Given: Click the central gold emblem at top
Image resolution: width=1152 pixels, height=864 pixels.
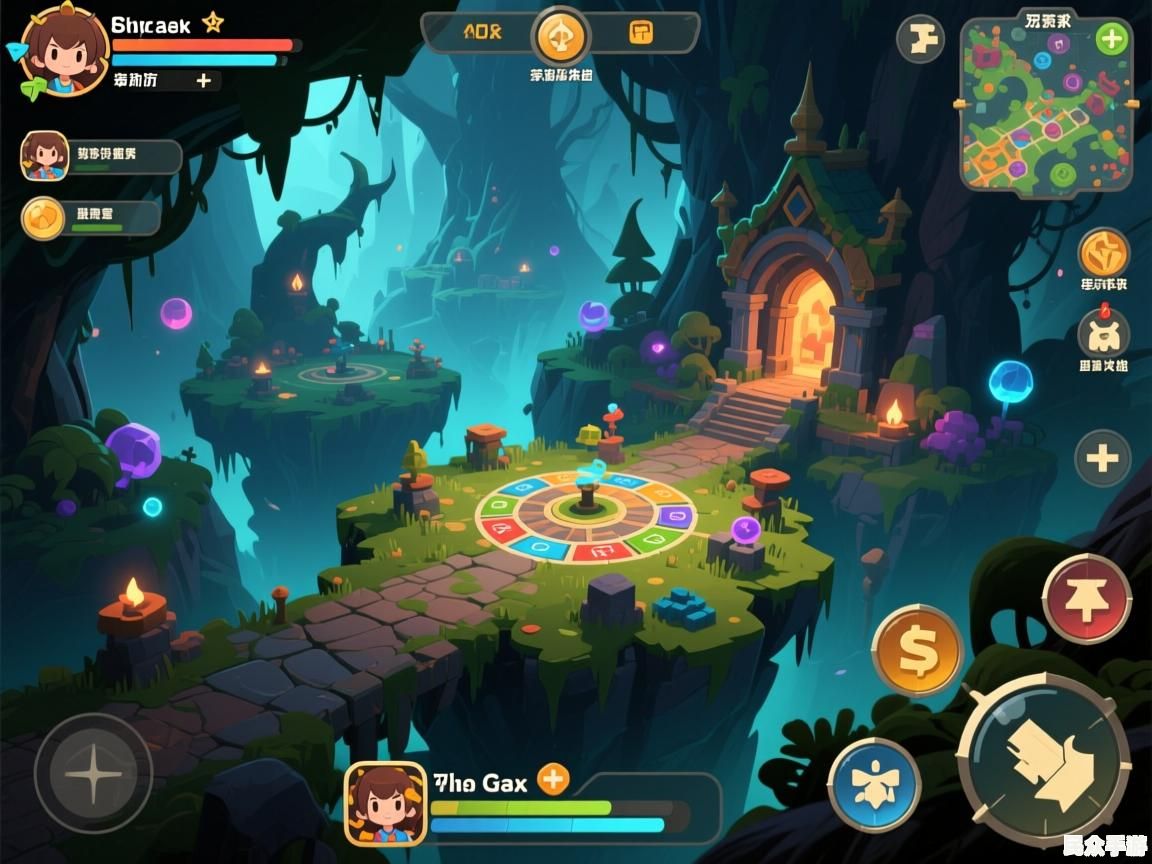Looking at the screenshot, I should coord(562,37).
